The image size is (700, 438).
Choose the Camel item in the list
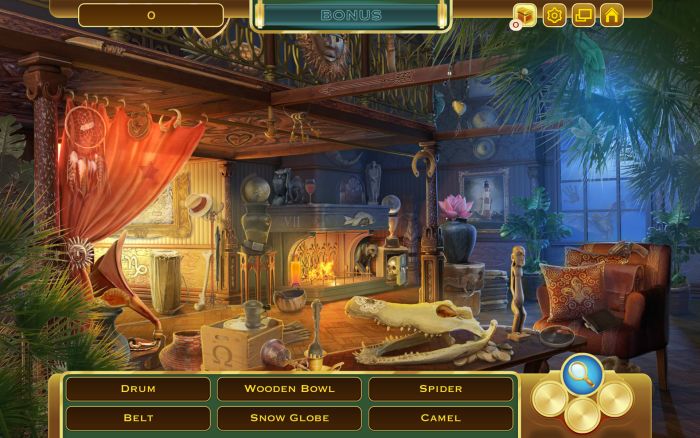tap(440, 418)
